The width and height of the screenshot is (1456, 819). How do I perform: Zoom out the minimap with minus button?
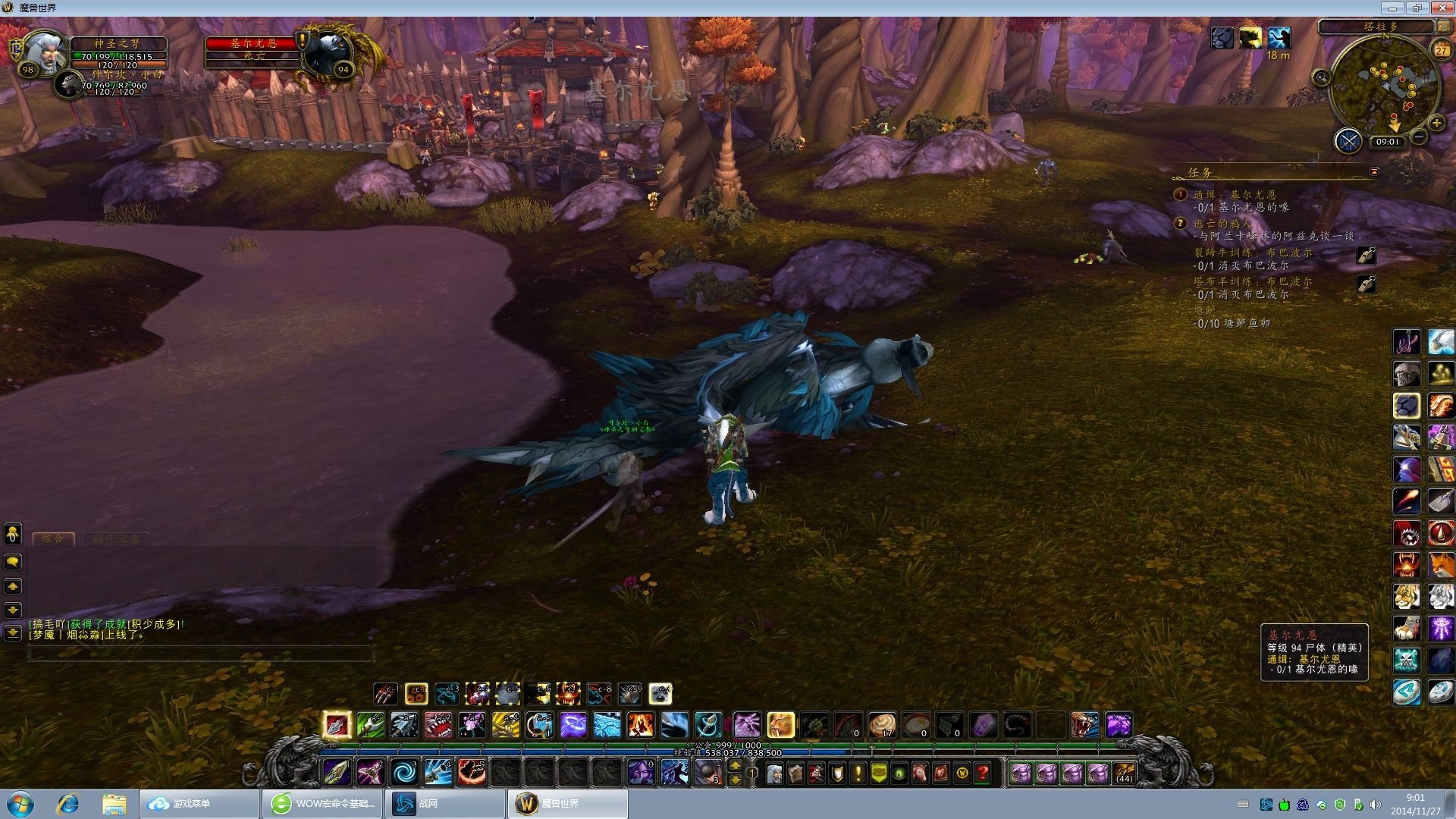[x=1420, y=136]
